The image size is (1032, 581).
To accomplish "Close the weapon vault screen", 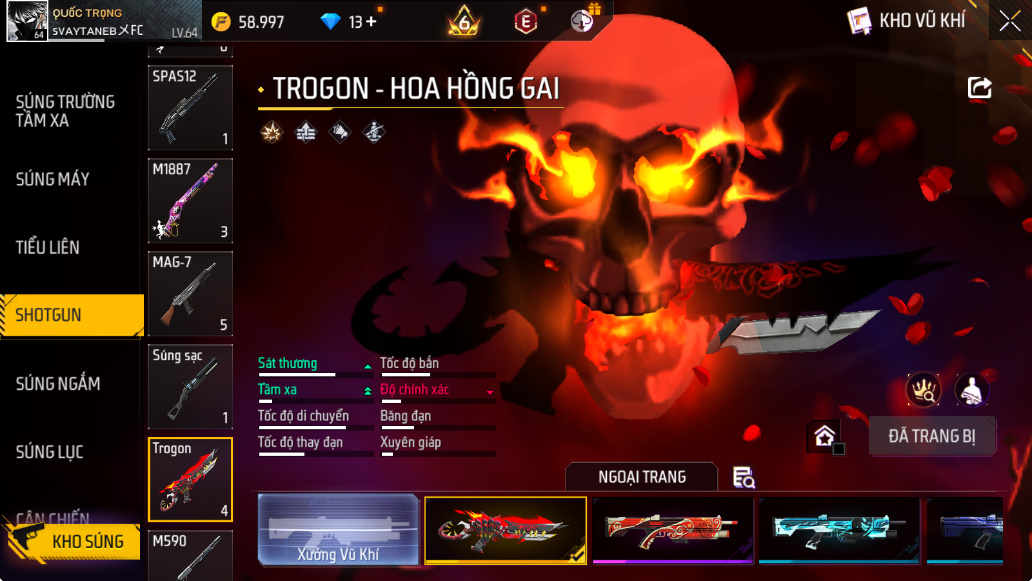I will [x=1009, y=21].
